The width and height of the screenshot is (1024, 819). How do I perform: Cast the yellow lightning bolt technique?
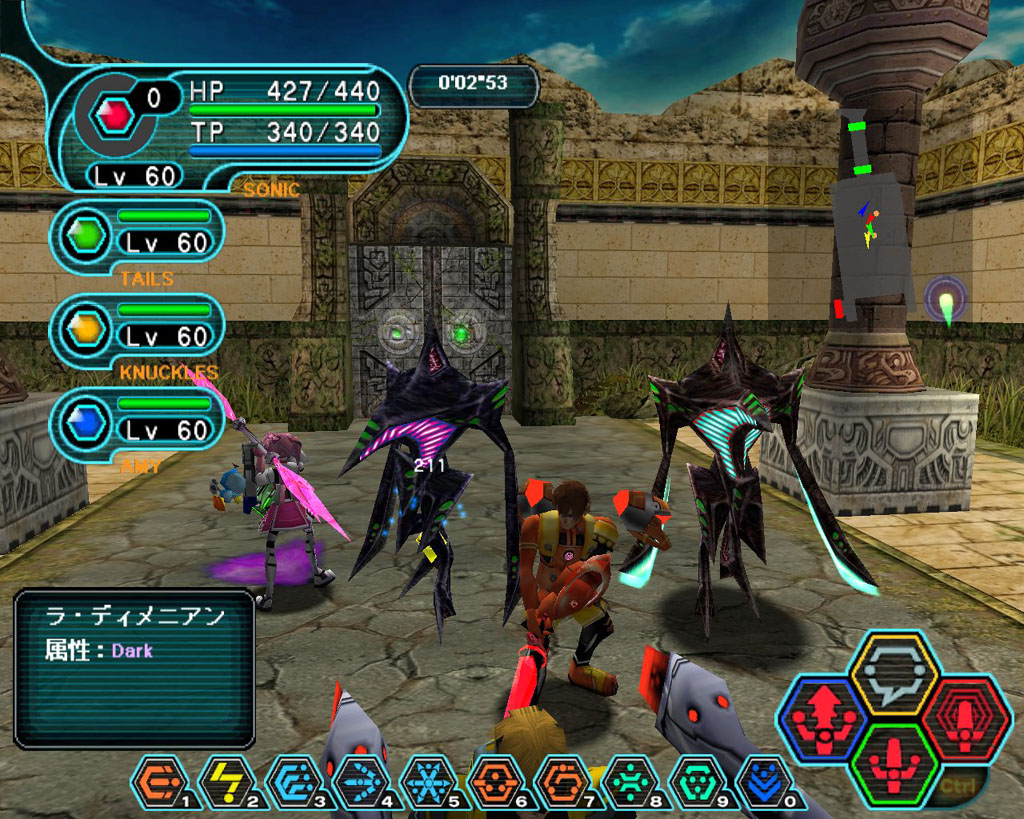click(226, 782)
